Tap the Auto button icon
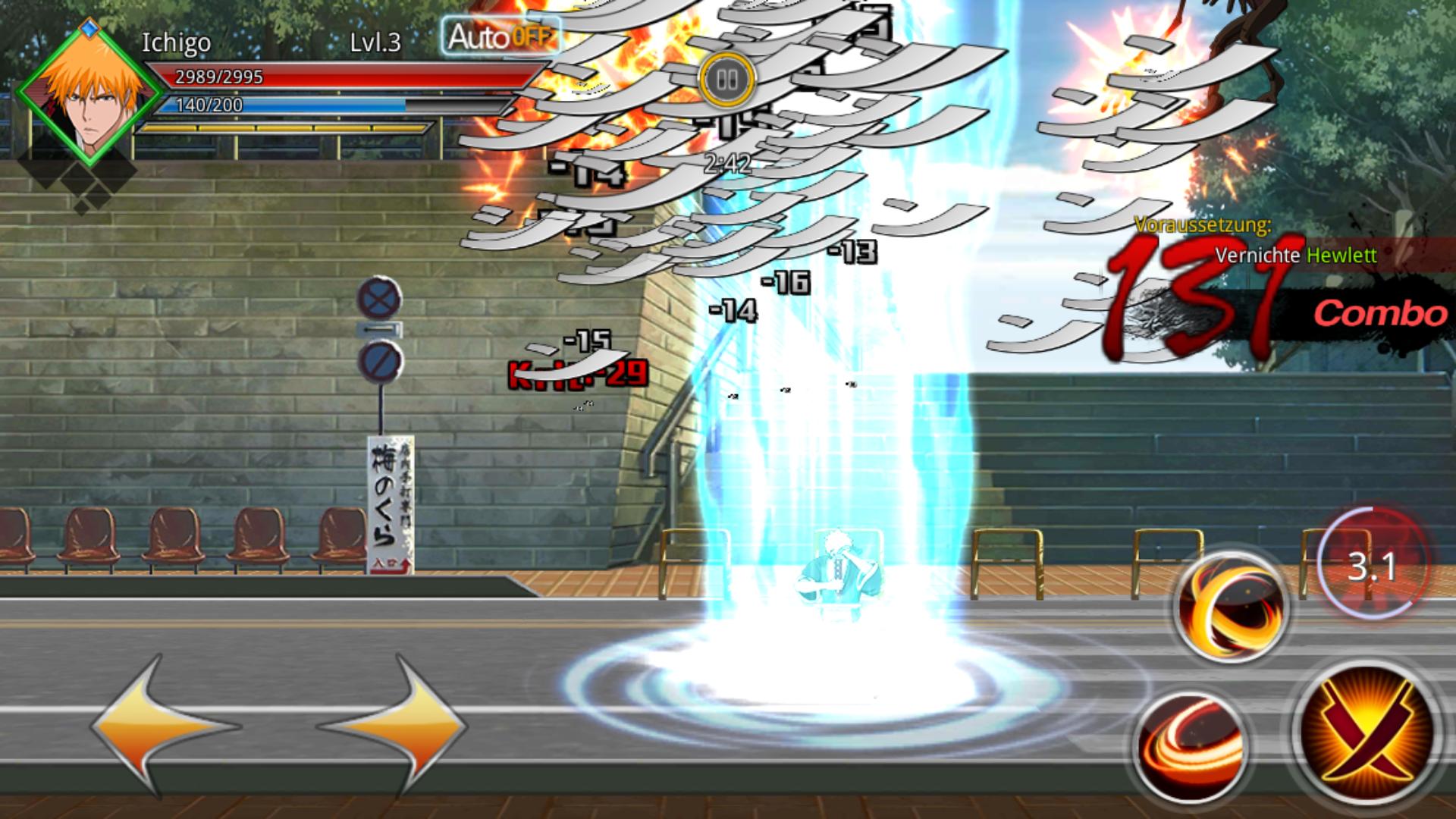This screenshot has width=1456, height=819. coord(500,34)
